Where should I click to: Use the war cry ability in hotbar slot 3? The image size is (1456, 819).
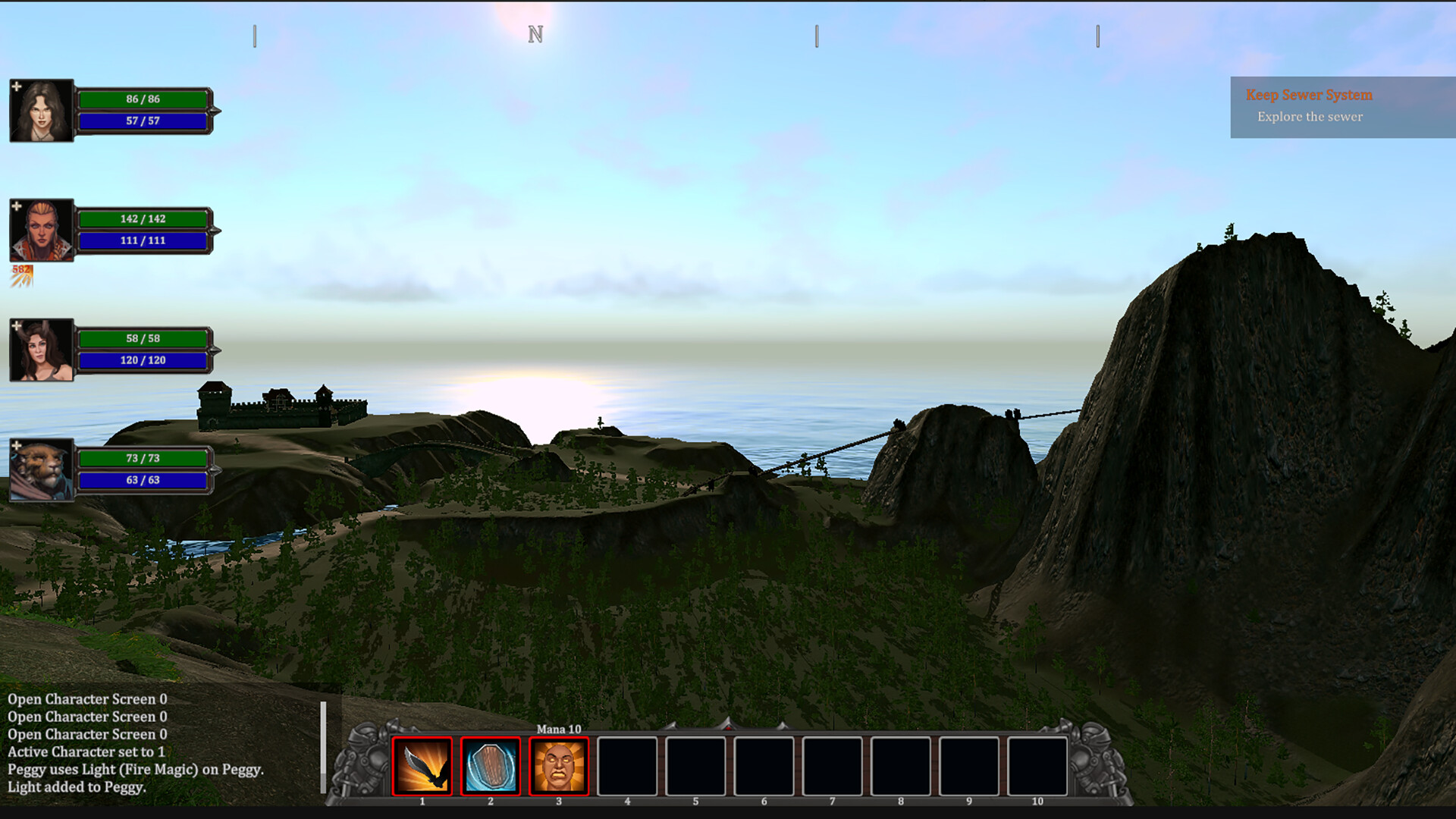point(560,766)
